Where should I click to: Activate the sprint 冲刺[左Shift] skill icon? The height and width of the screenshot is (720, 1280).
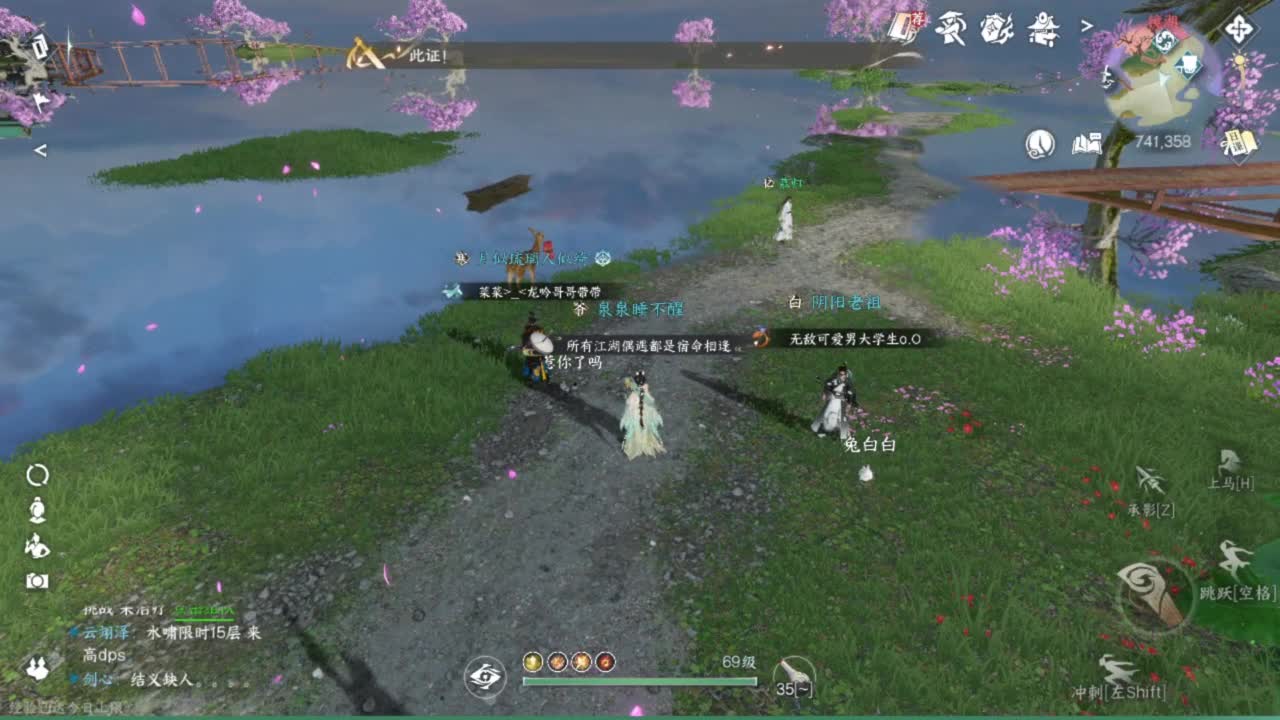point(1117,670)
